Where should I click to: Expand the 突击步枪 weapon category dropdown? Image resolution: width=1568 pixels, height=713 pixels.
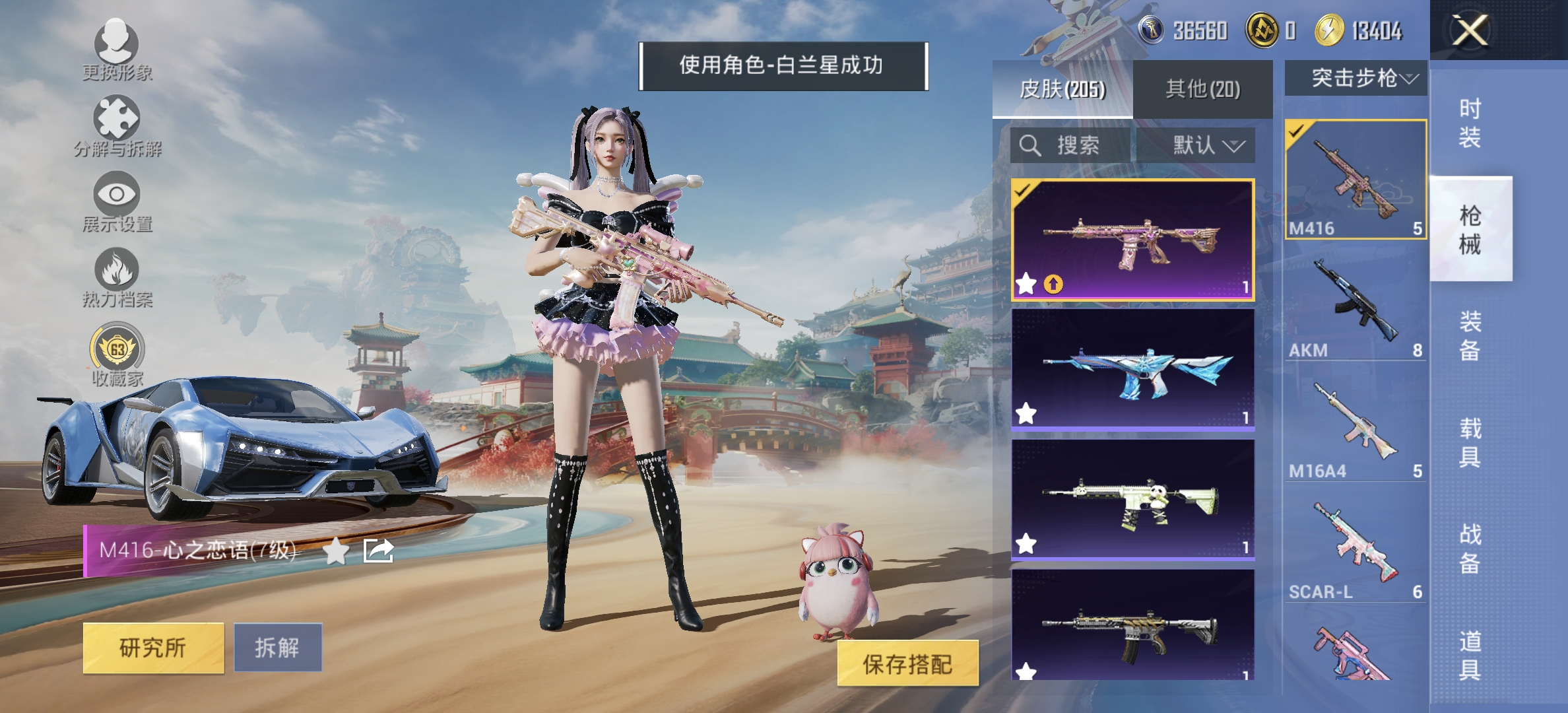pyautogui.click(x=1360, y=78)
